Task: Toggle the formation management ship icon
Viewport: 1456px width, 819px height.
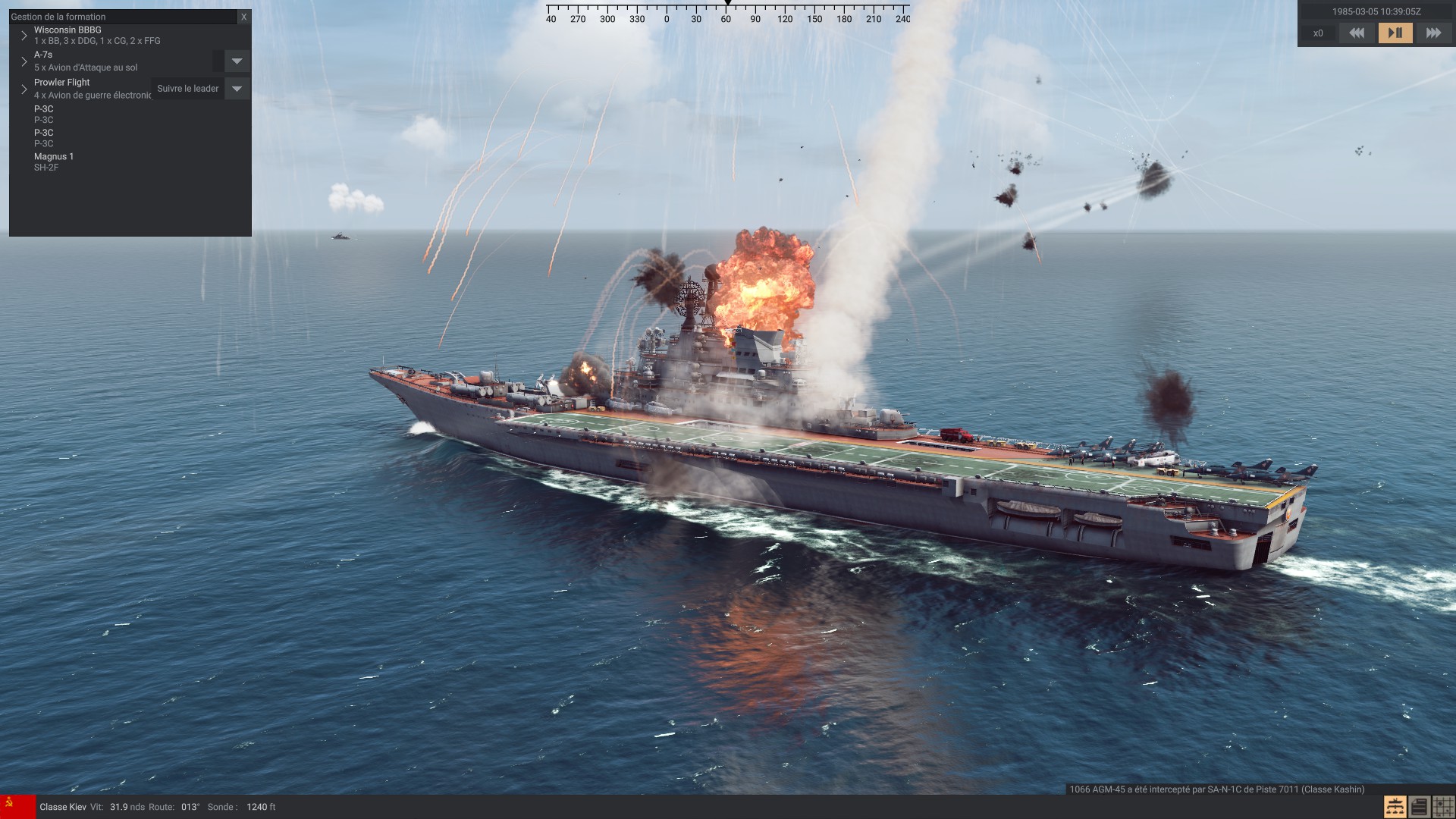Action: [1395, 807]
